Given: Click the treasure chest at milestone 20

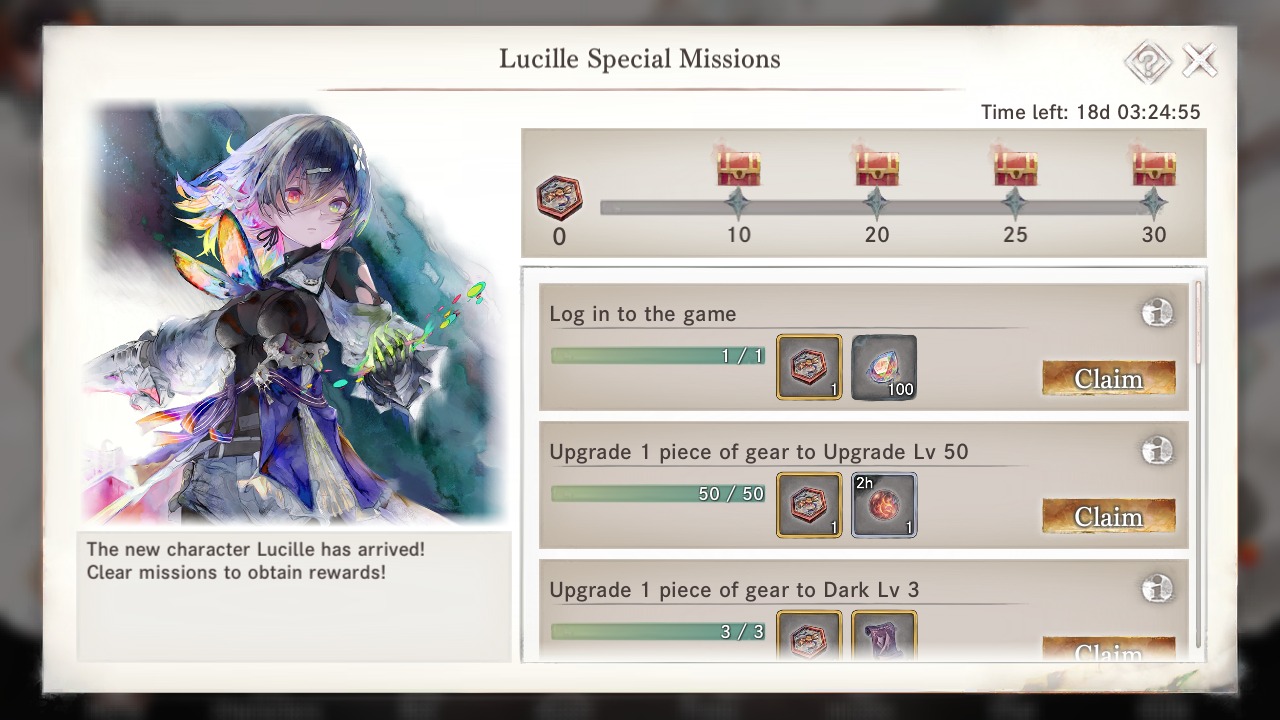Looking at the screenshot, I should pyautogui.click(x=877, y=167).
